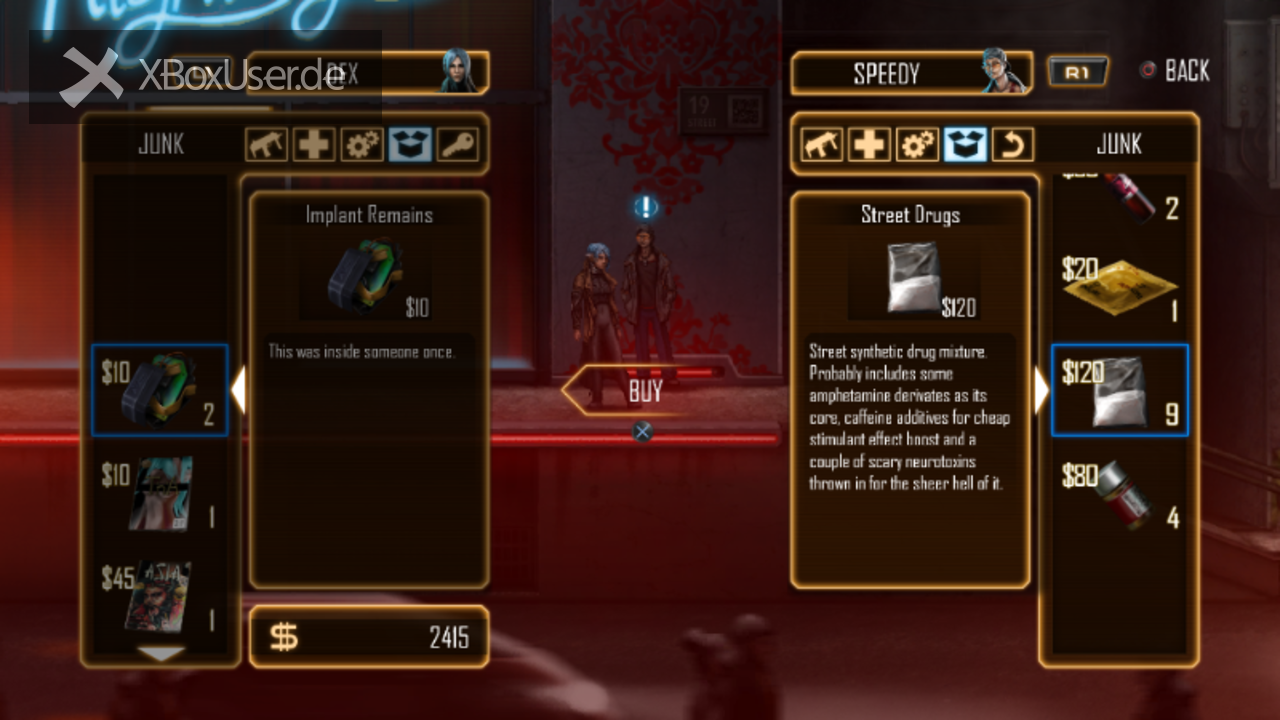Select the Implant Remains slot in the player's junk
Screen dimensions: 1280x720
click(x=160, y=391)
